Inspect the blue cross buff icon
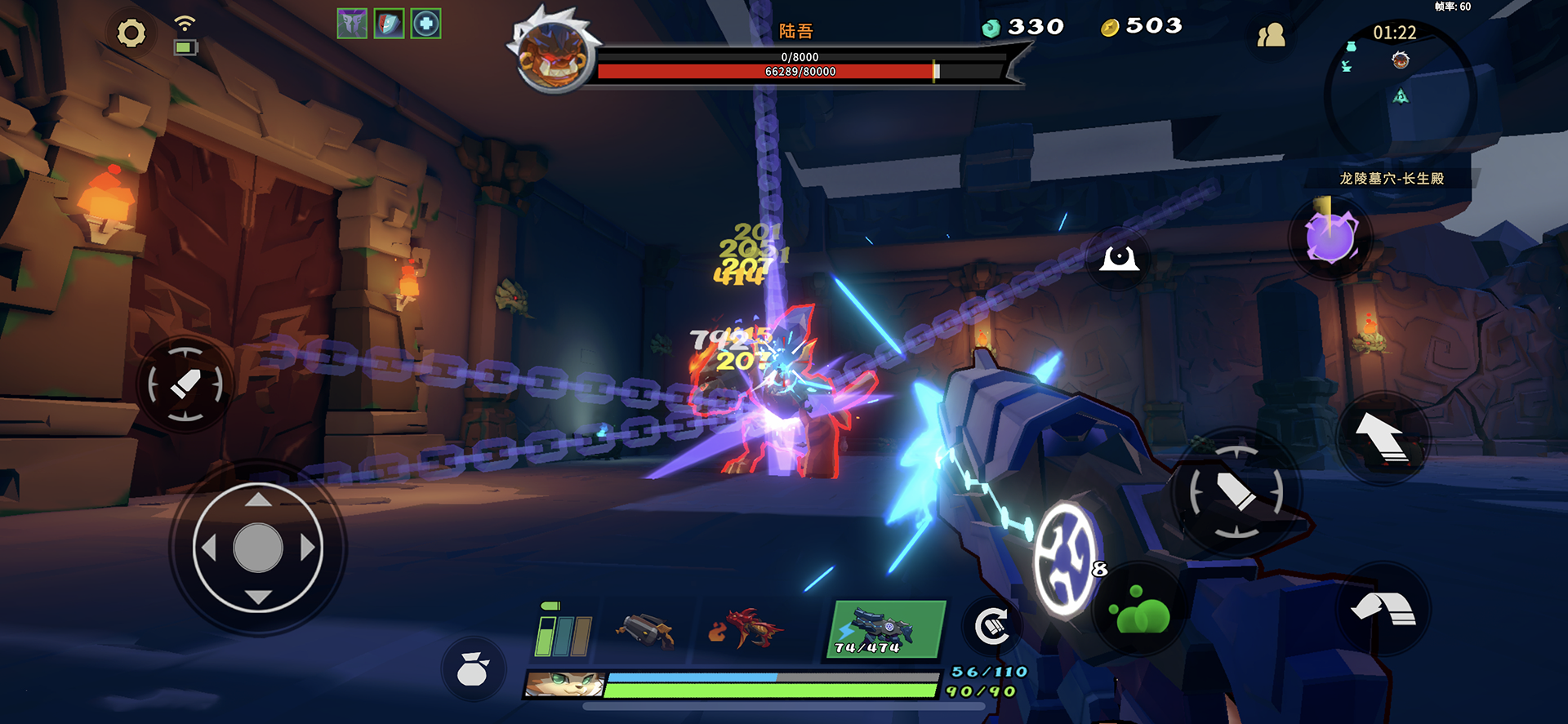Viewport: 1568px width, 724px height. 425,24
